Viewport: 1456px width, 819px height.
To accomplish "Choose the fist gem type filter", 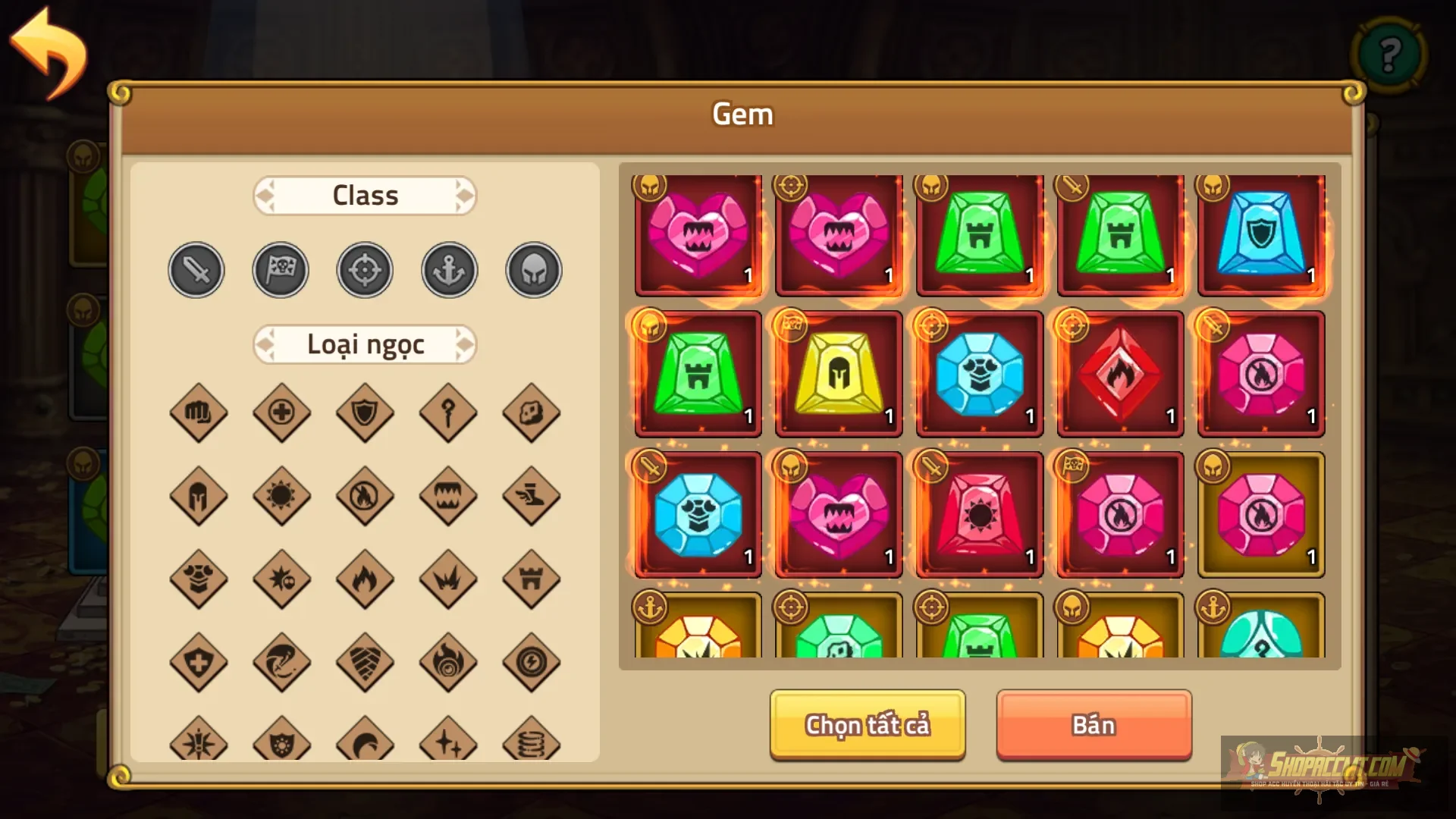I will (199, 413).
